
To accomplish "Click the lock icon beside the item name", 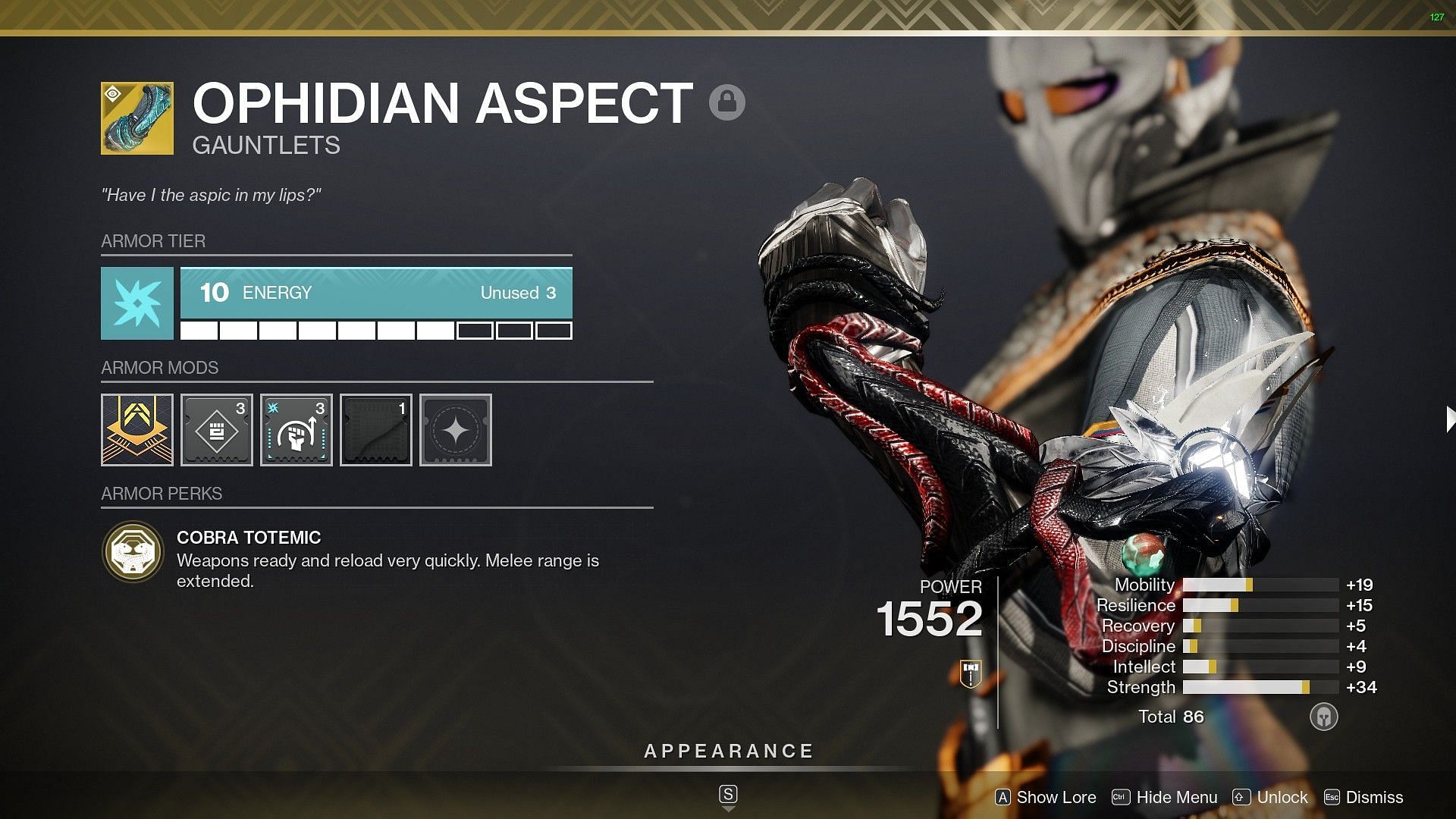I will [x=726, y=102].
